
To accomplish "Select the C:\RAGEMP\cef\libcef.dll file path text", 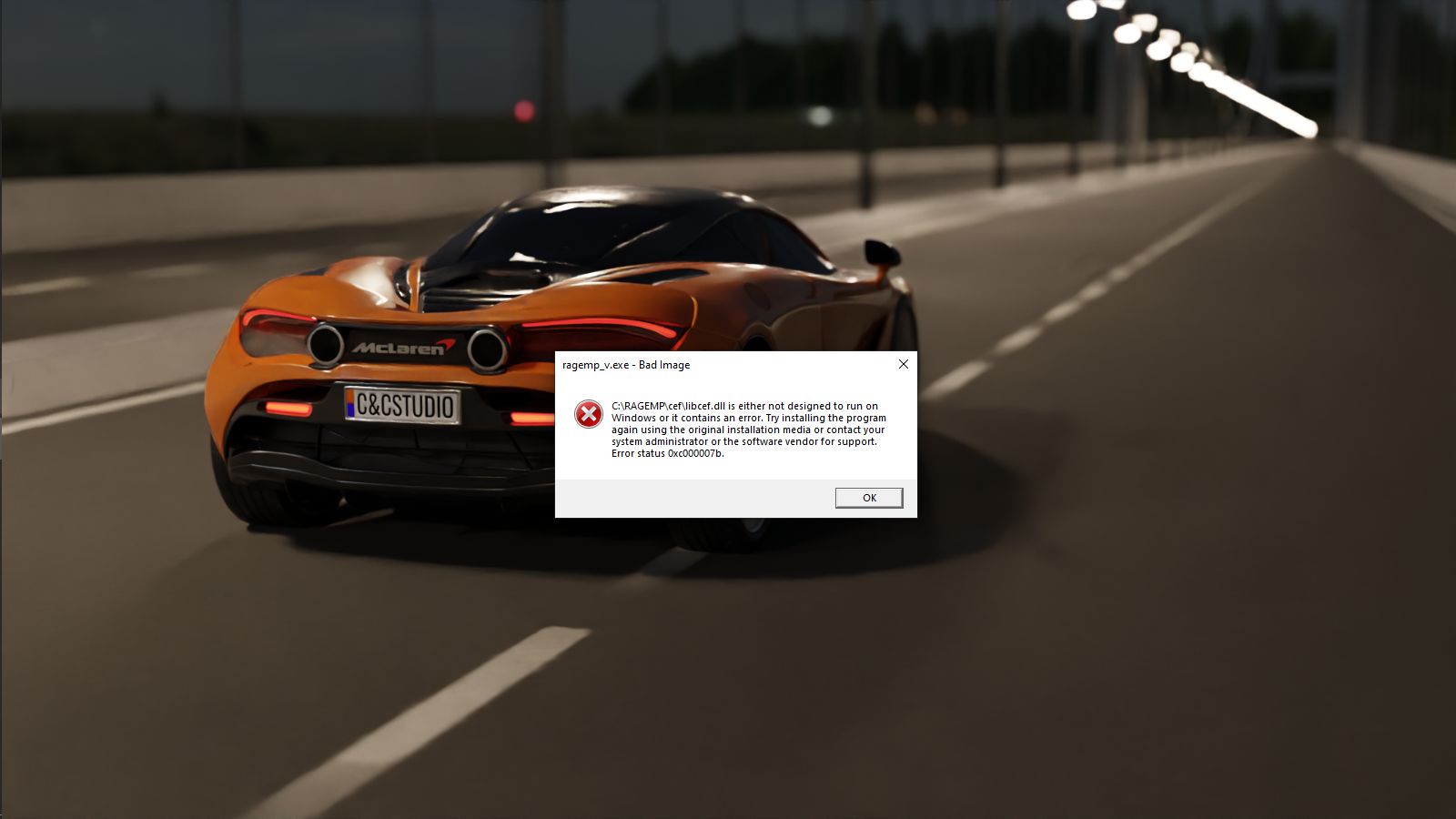I will coord(669,406).
